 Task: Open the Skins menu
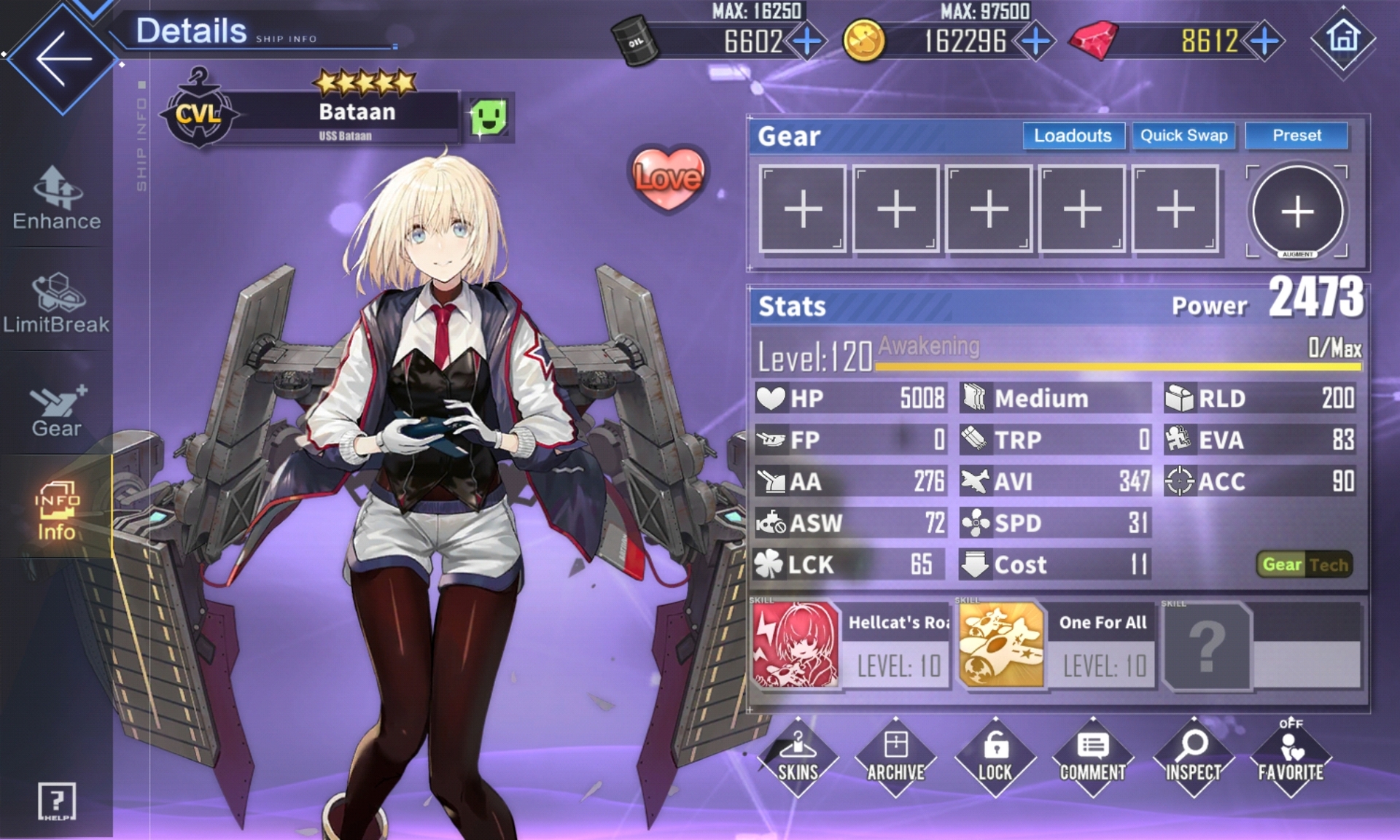798,757
